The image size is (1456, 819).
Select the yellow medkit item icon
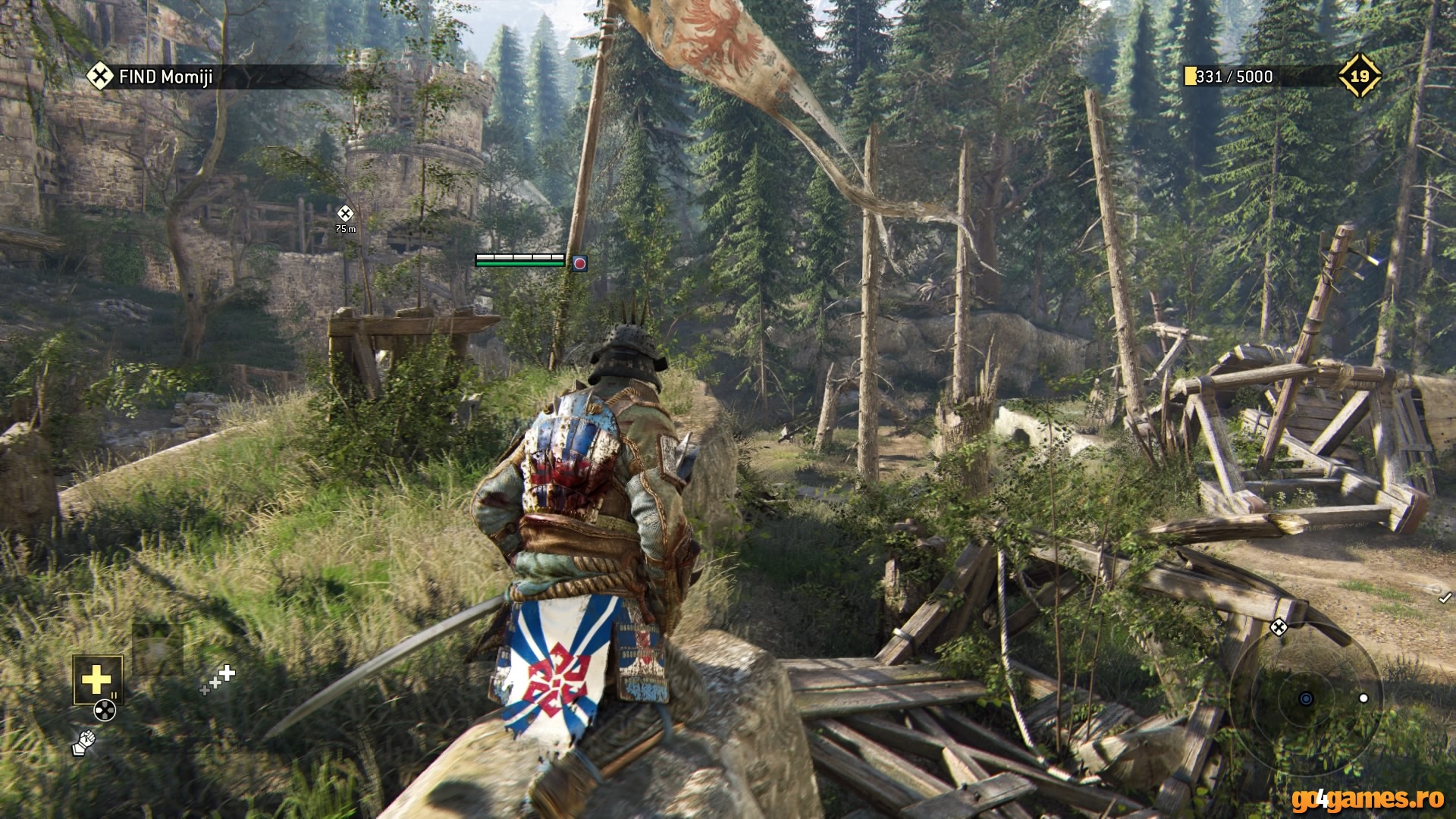click(x=96, y=680)
